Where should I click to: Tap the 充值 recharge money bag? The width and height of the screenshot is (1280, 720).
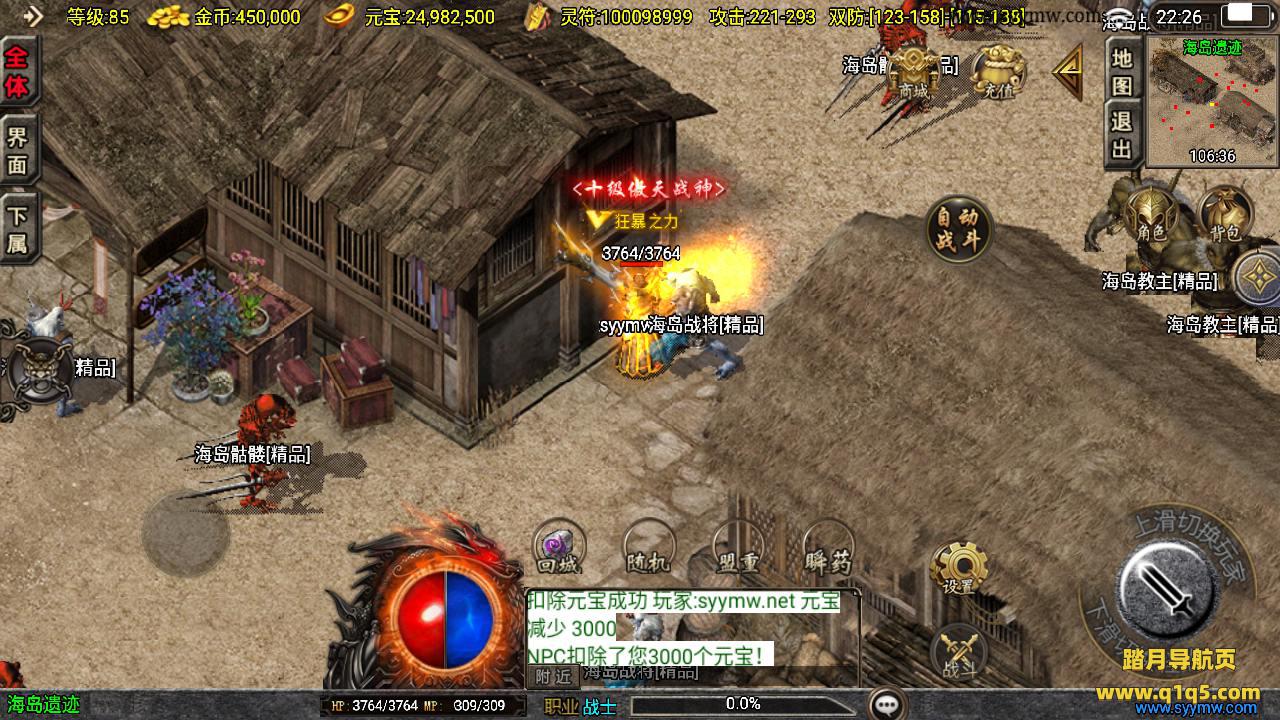(x=997, y=71)
